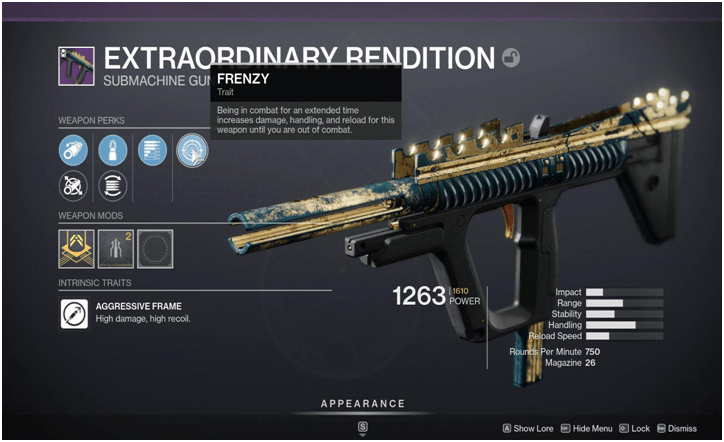Open the golden masterwork weapon mod slot
Viewport: 724px width, 442px height.
77,248
